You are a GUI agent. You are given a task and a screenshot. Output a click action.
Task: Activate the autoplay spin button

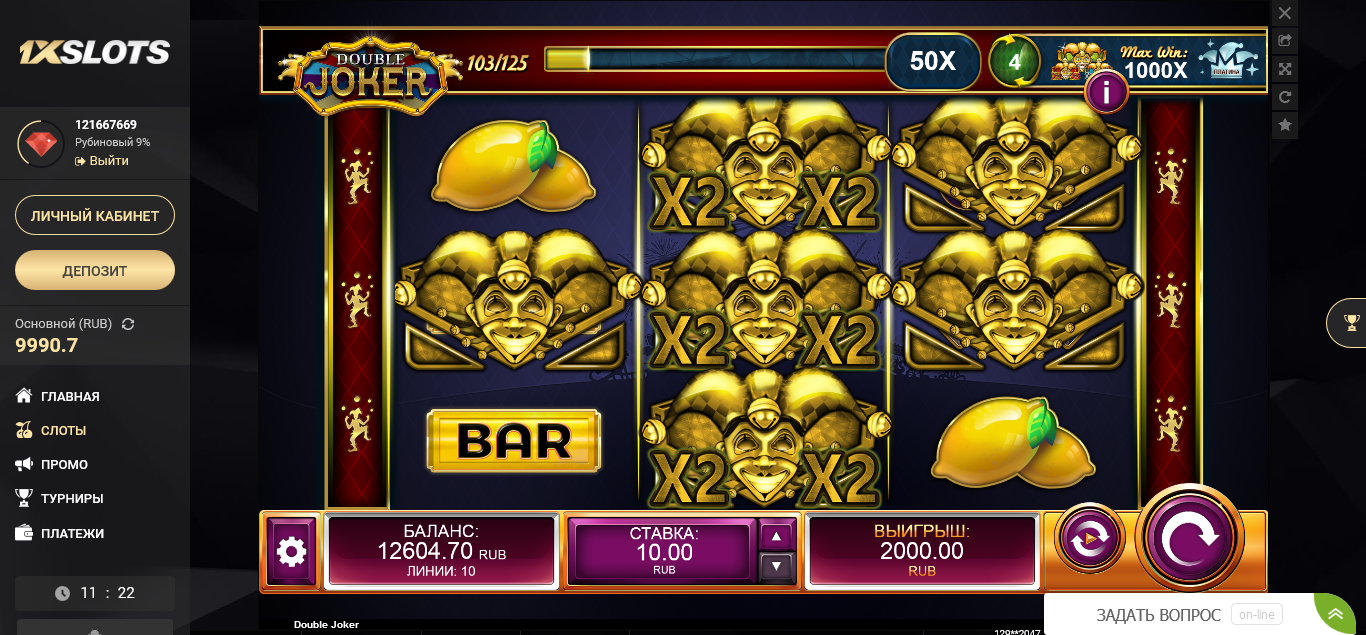click(x=1089, y=539)
